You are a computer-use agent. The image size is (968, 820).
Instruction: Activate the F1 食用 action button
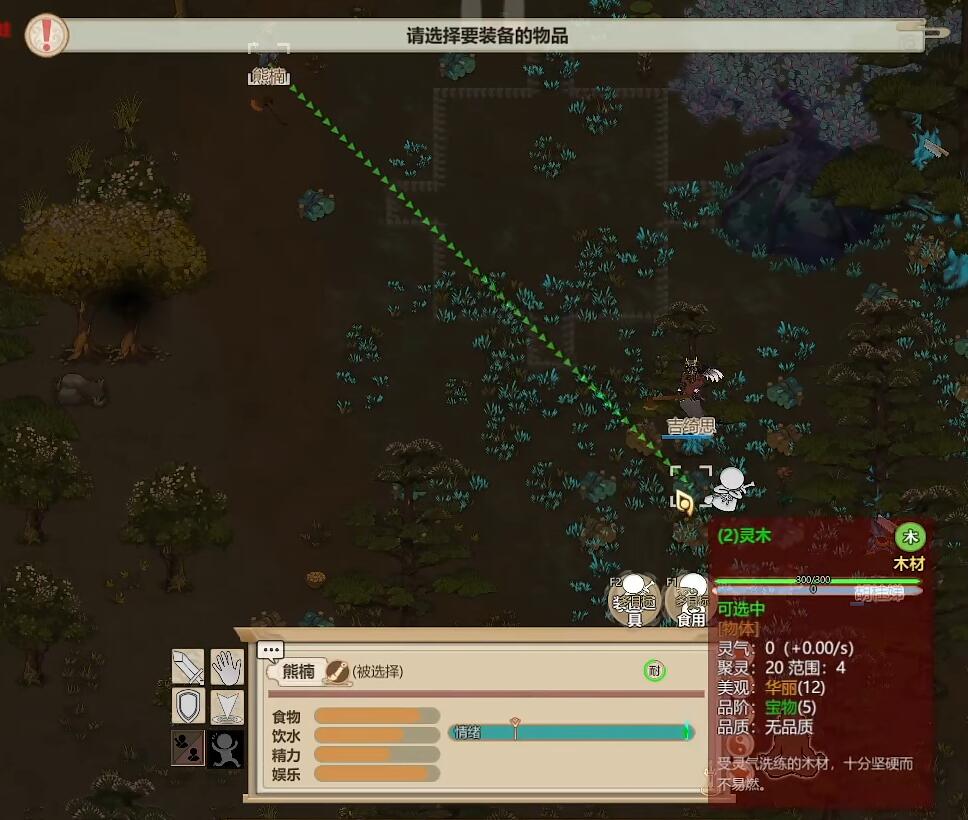pos(689,602)
